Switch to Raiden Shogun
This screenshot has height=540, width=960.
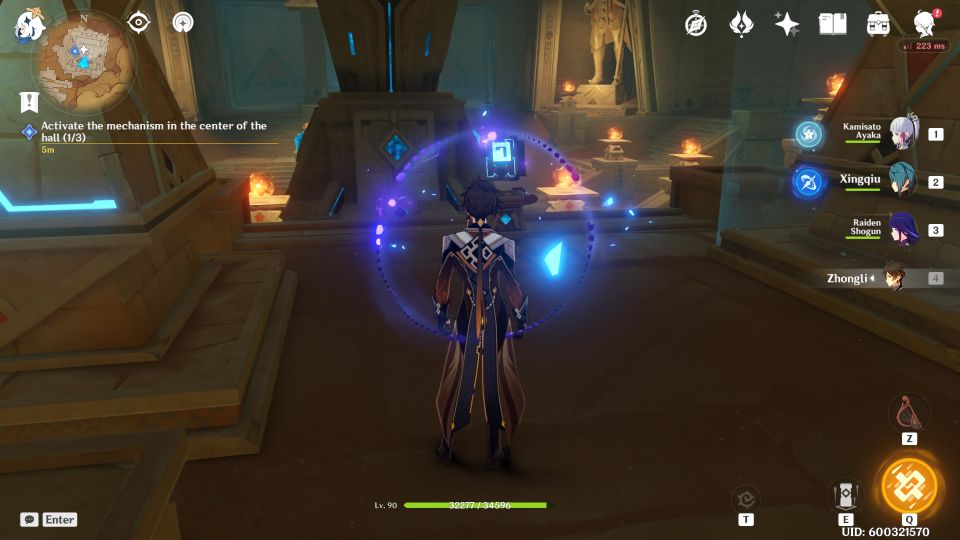(898, 229)
